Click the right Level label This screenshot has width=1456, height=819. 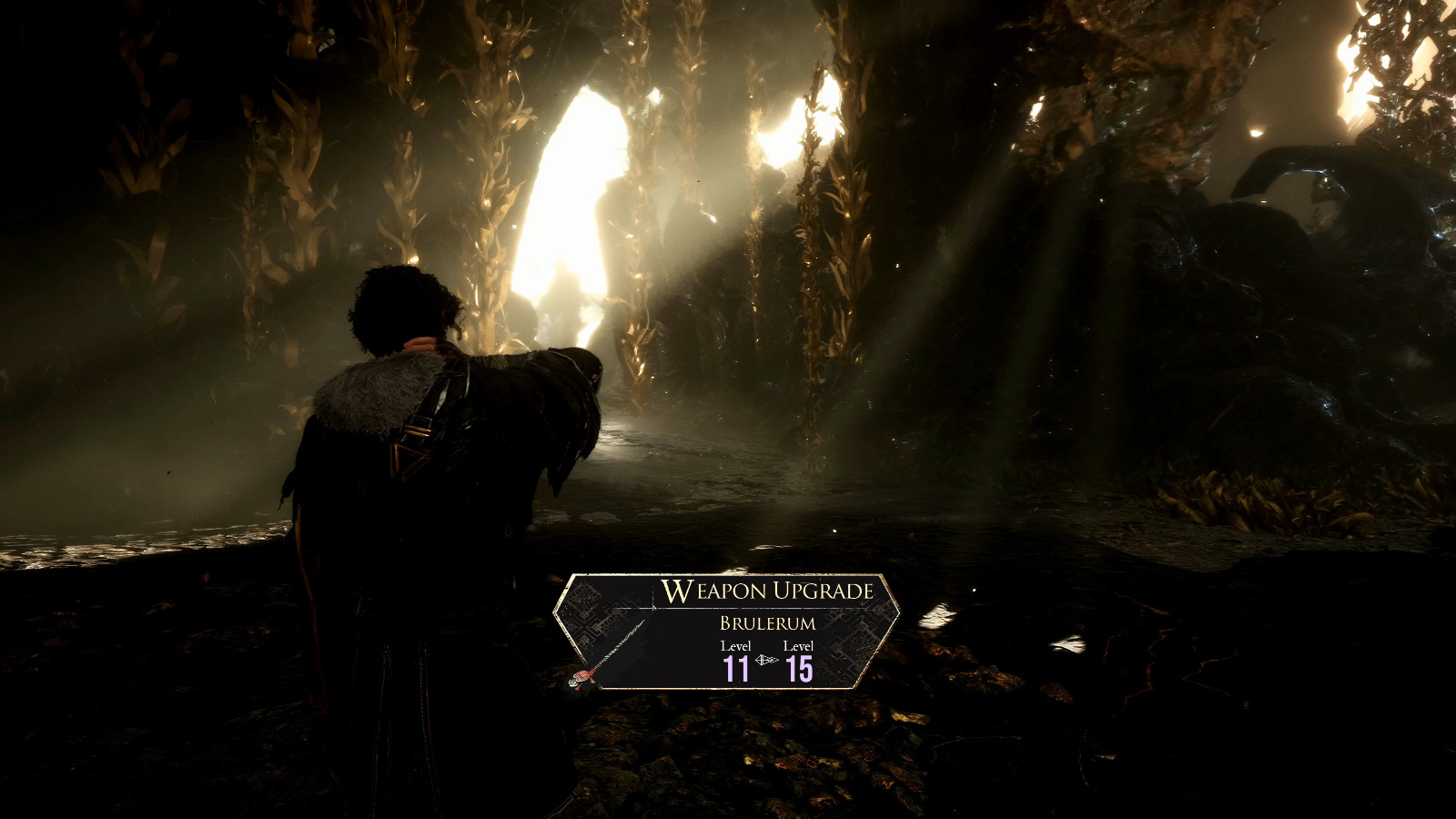coord(798,646)
